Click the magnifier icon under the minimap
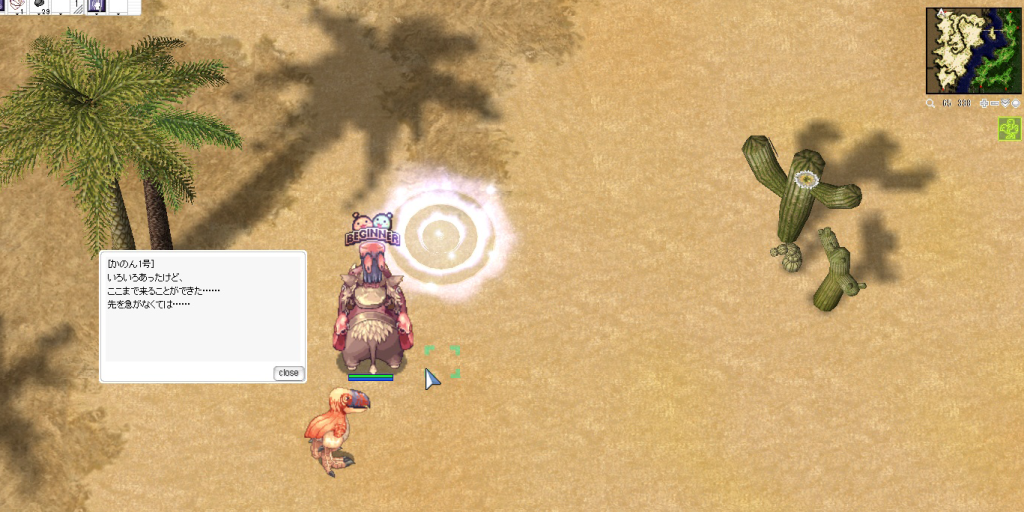The height and width of the screenshot is (512, 1024). [x=931, y=103]
